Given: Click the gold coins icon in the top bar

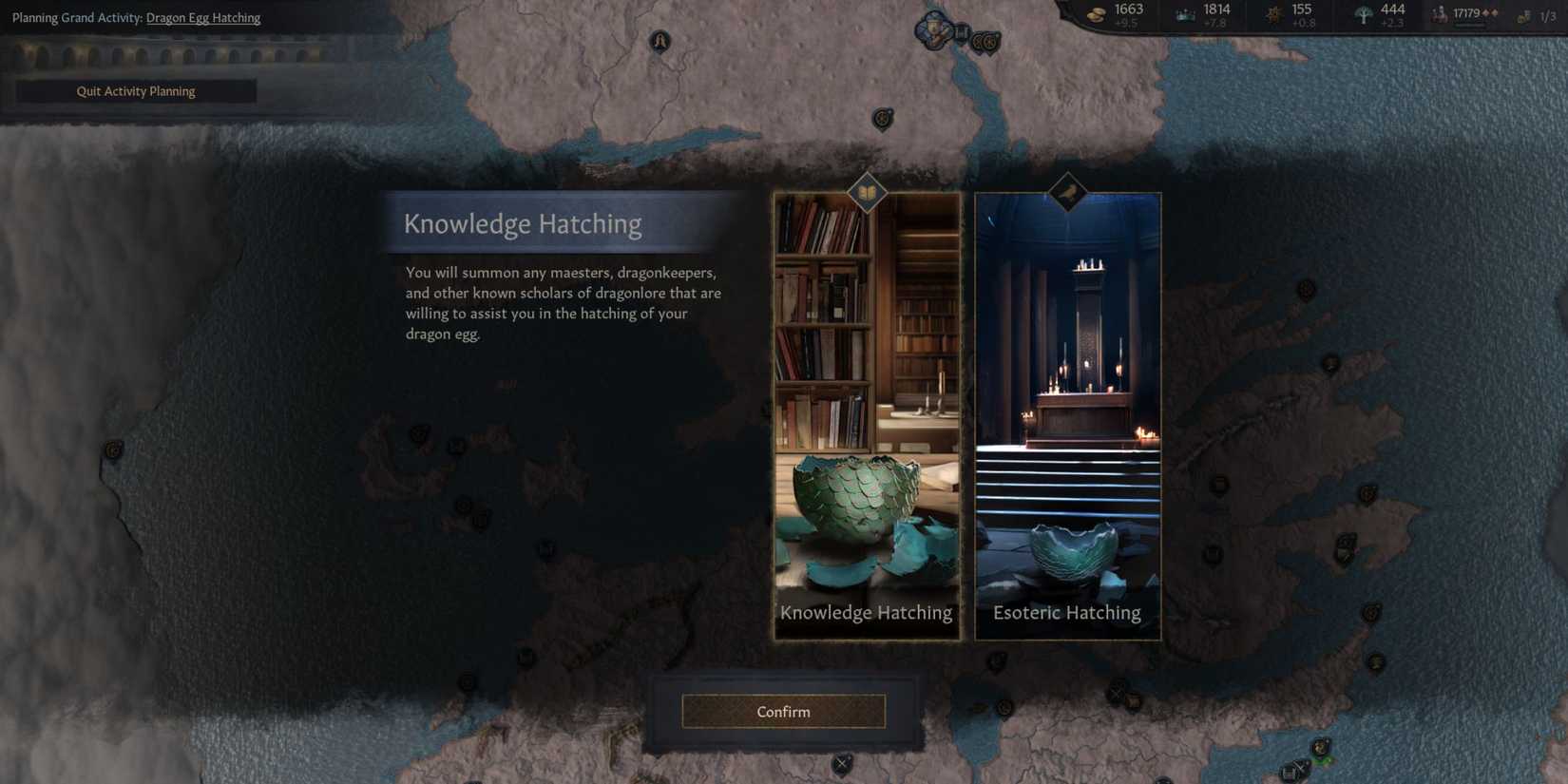Looking at the screenshot, I should [x=1096, y=12].
